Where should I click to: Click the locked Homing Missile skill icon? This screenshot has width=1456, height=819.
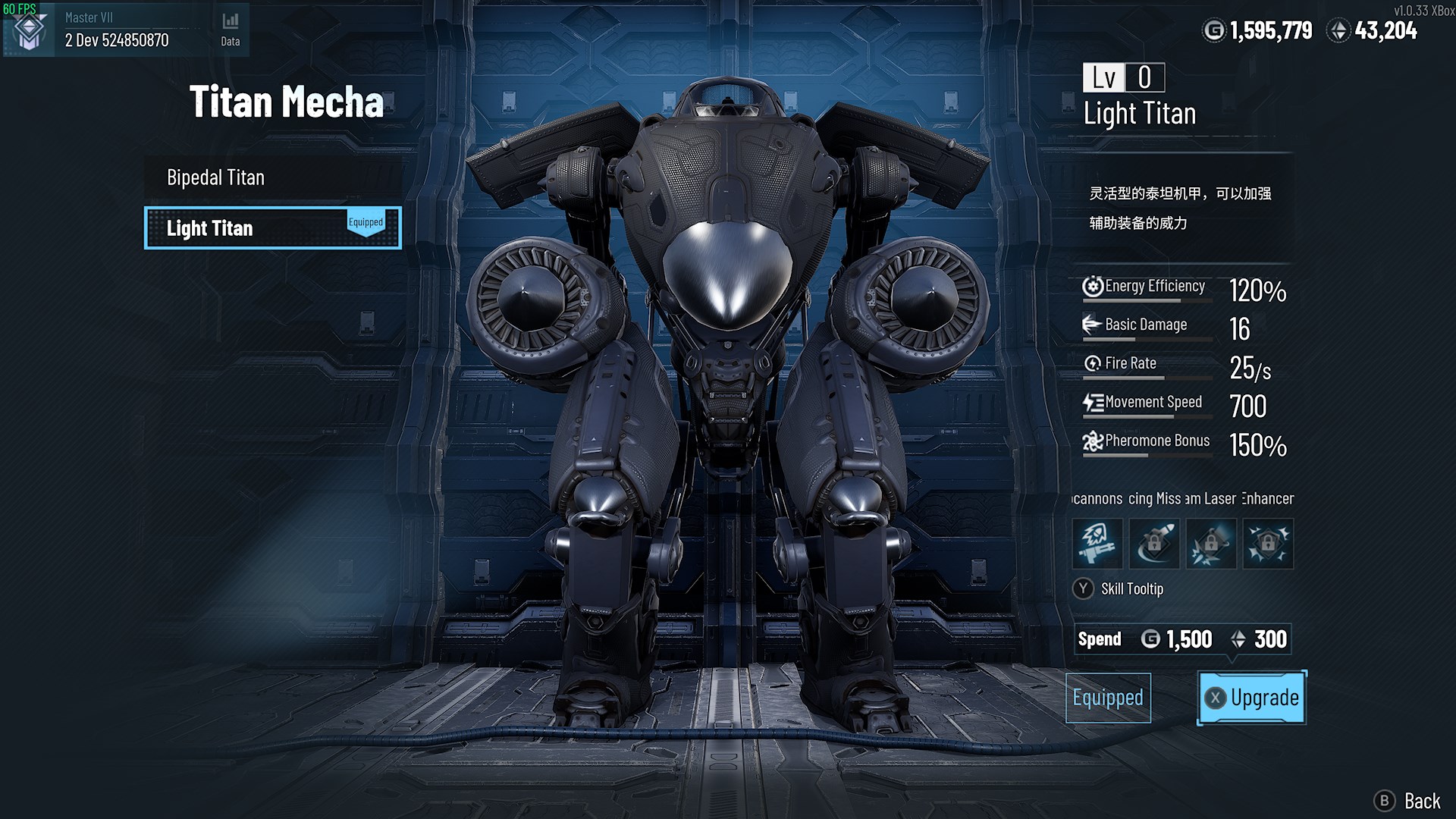point(1154,544)
